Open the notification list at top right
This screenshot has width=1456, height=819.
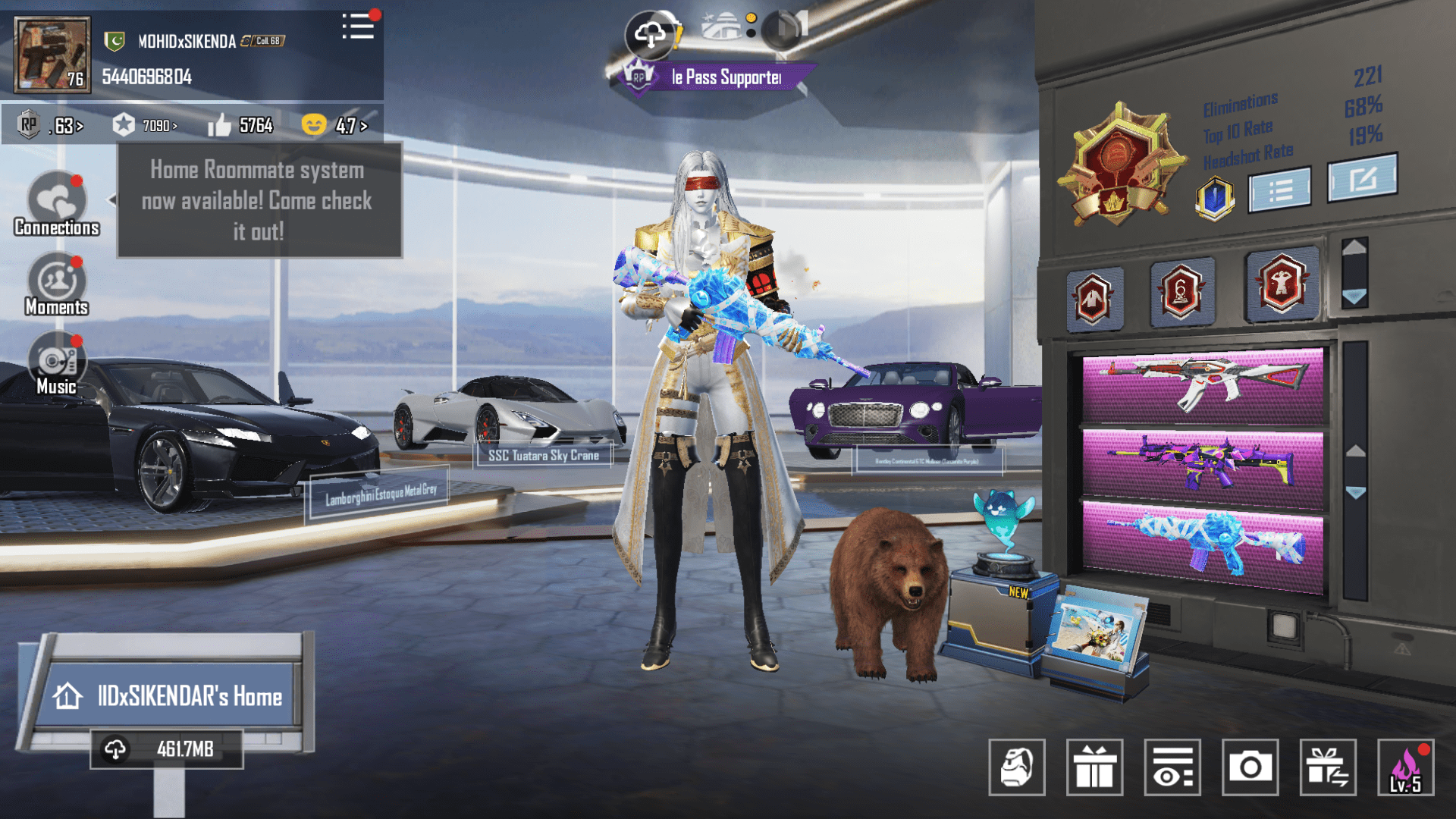pos(358,28)
